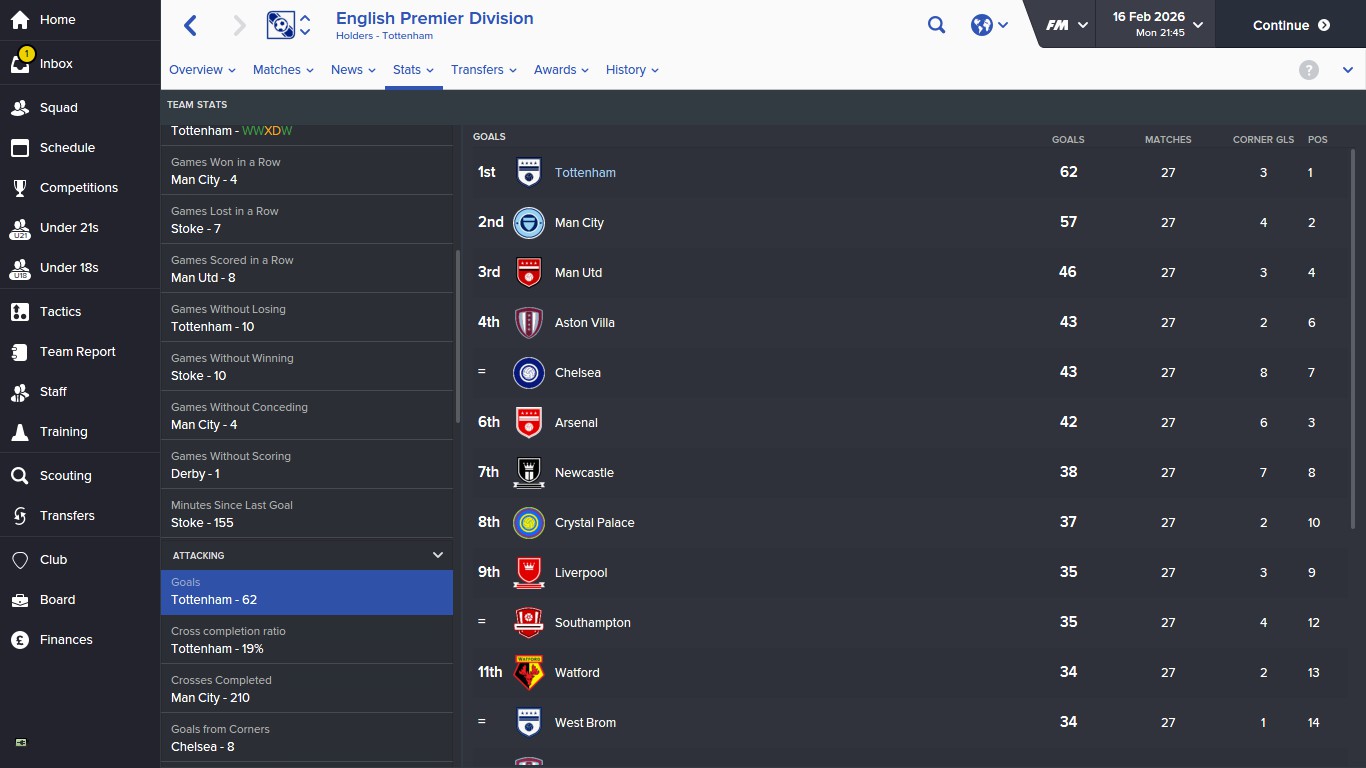This screenshot has height=768, width=1366.
Task: Switch to the Matches tab
Action: [x=282, y=70]
